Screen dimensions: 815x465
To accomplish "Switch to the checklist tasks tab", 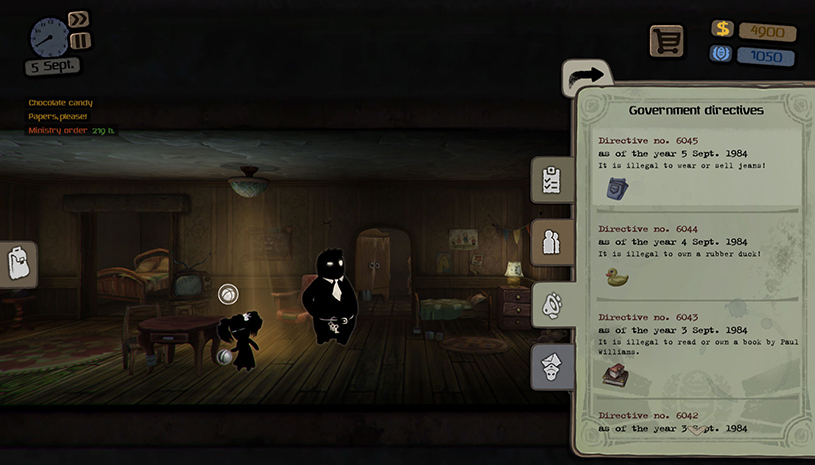I will coord(551,180).
